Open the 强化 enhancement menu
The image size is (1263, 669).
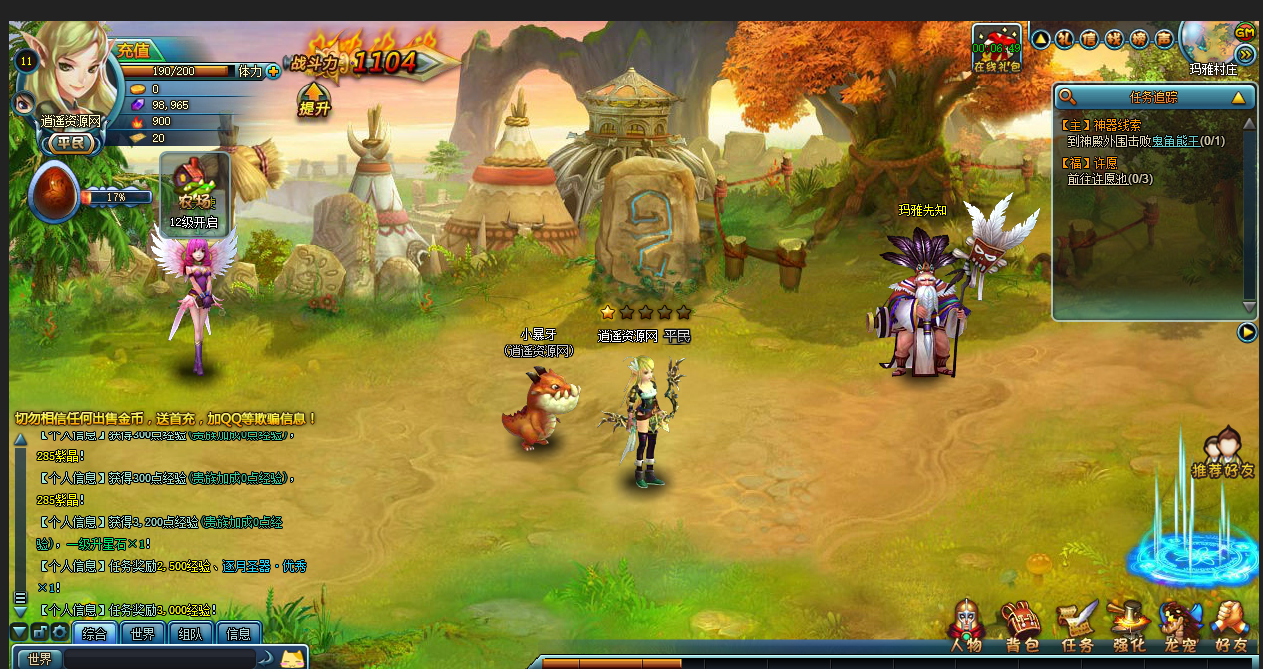[x=1129, y=627]
